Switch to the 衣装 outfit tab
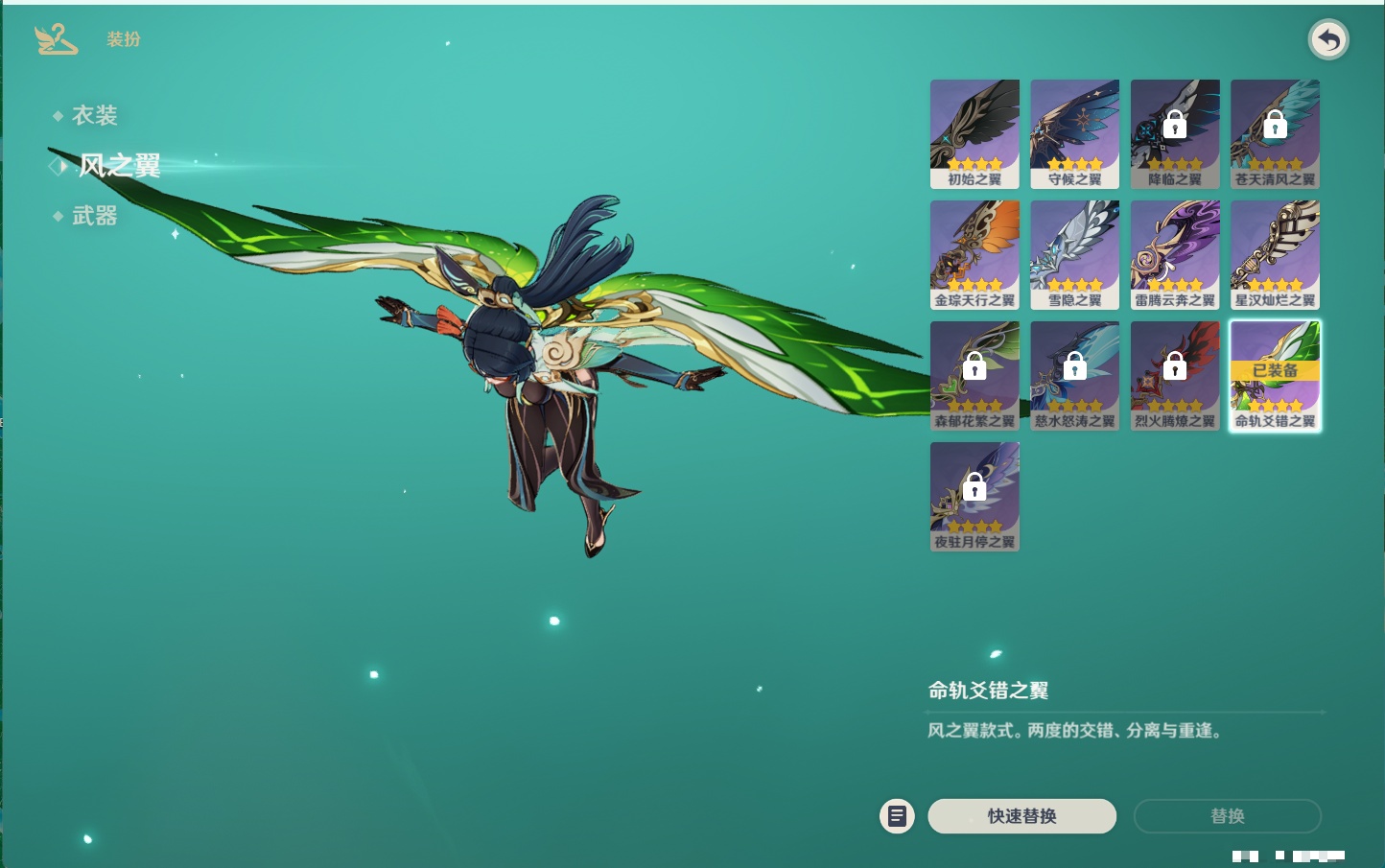Image resolution: width=1385 pixels, height=868 pixels. (94, 116)
